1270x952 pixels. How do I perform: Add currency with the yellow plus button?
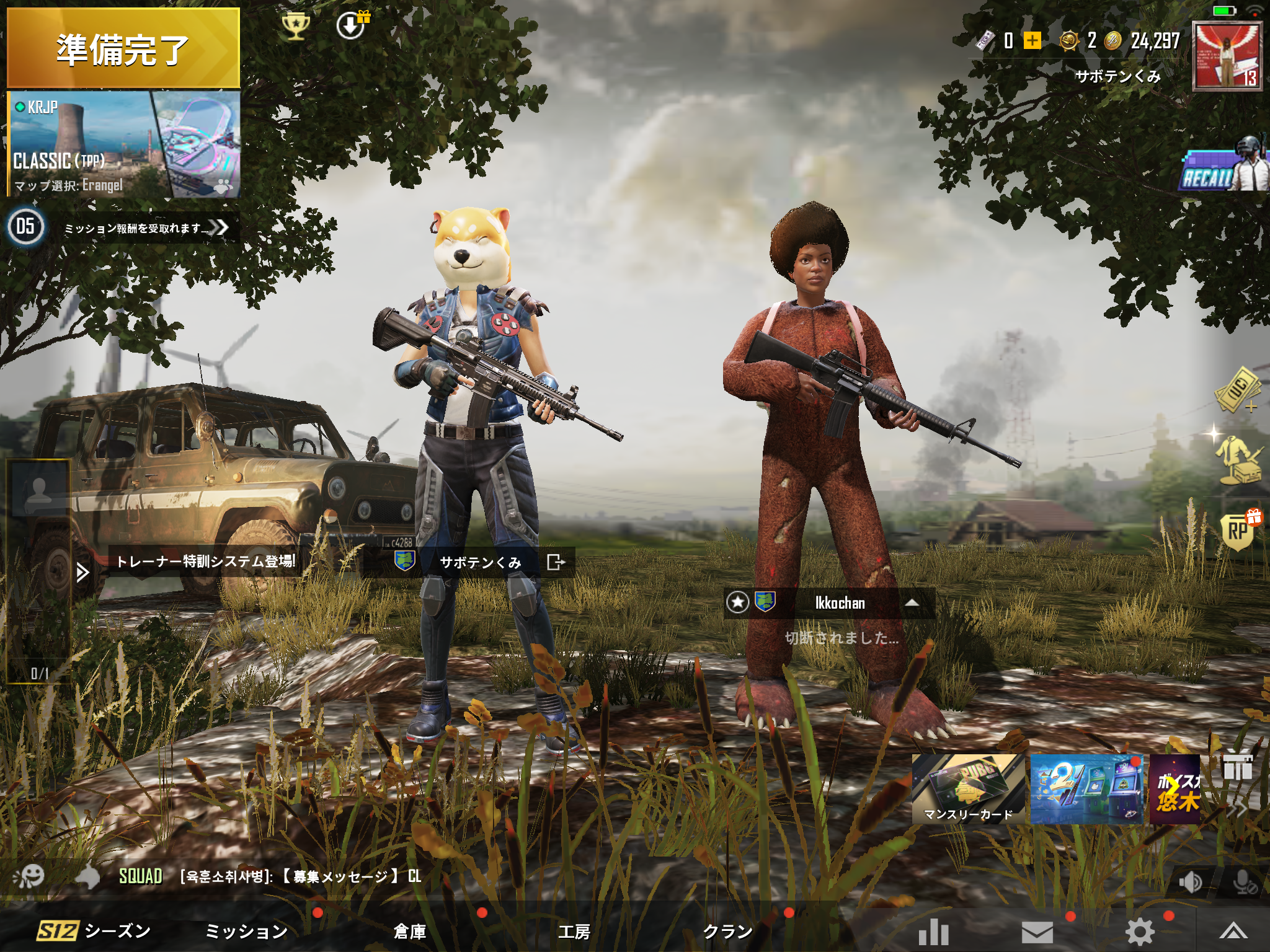click(x=1032, y=41)
